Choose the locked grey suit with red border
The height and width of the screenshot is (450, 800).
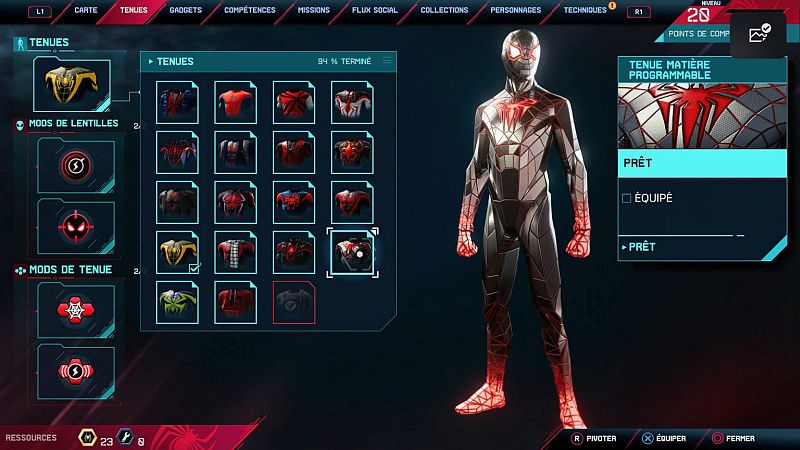[x=294, y=302]
